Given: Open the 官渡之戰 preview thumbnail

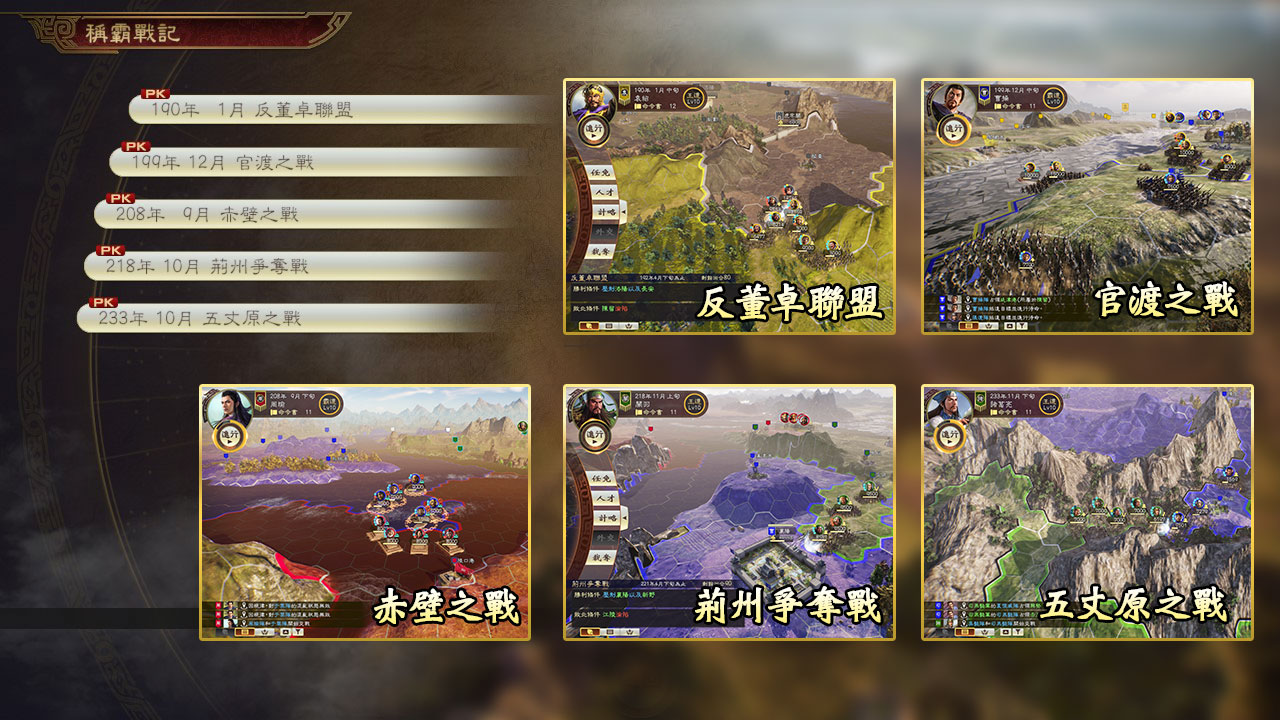Looking at the screenshot, I should (x=1087, y=206).
